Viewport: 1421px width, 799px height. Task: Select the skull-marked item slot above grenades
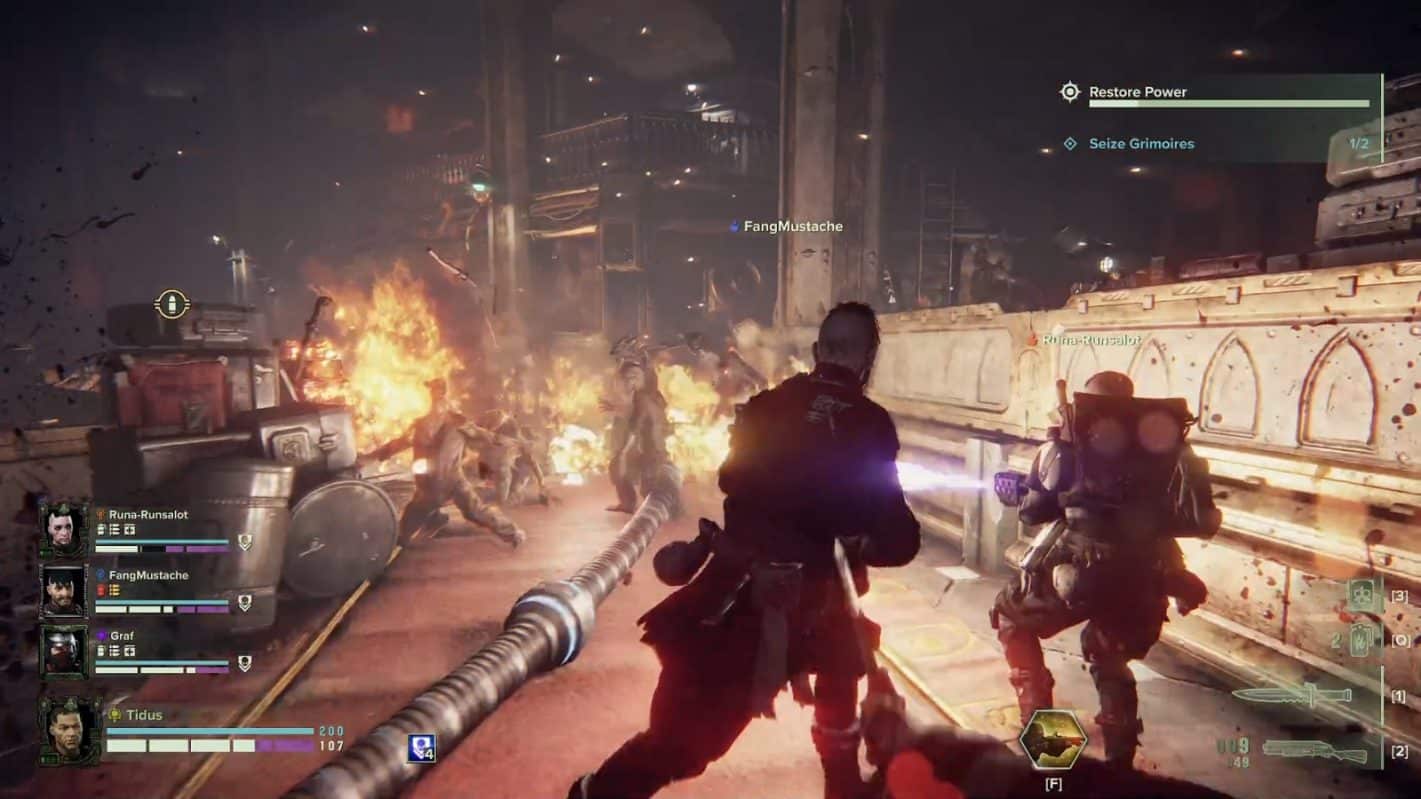(x=1363, y=596)
